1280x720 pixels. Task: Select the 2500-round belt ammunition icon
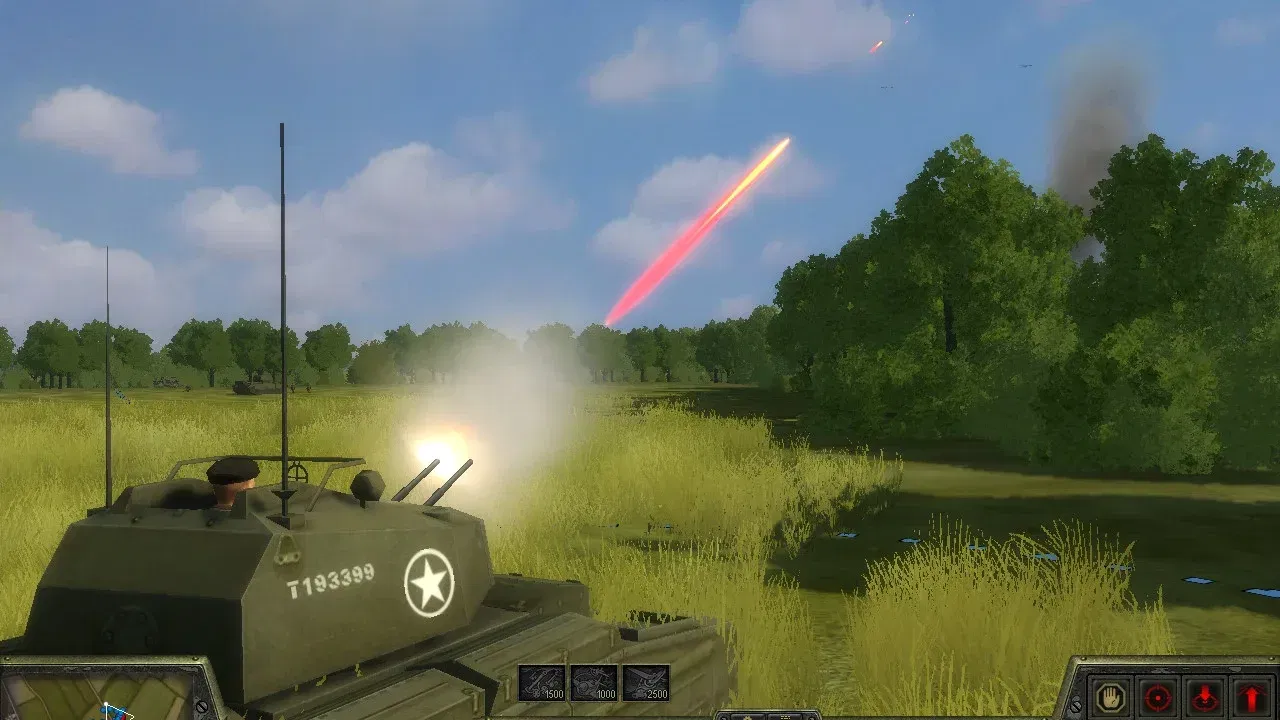[x=648, y=683]
